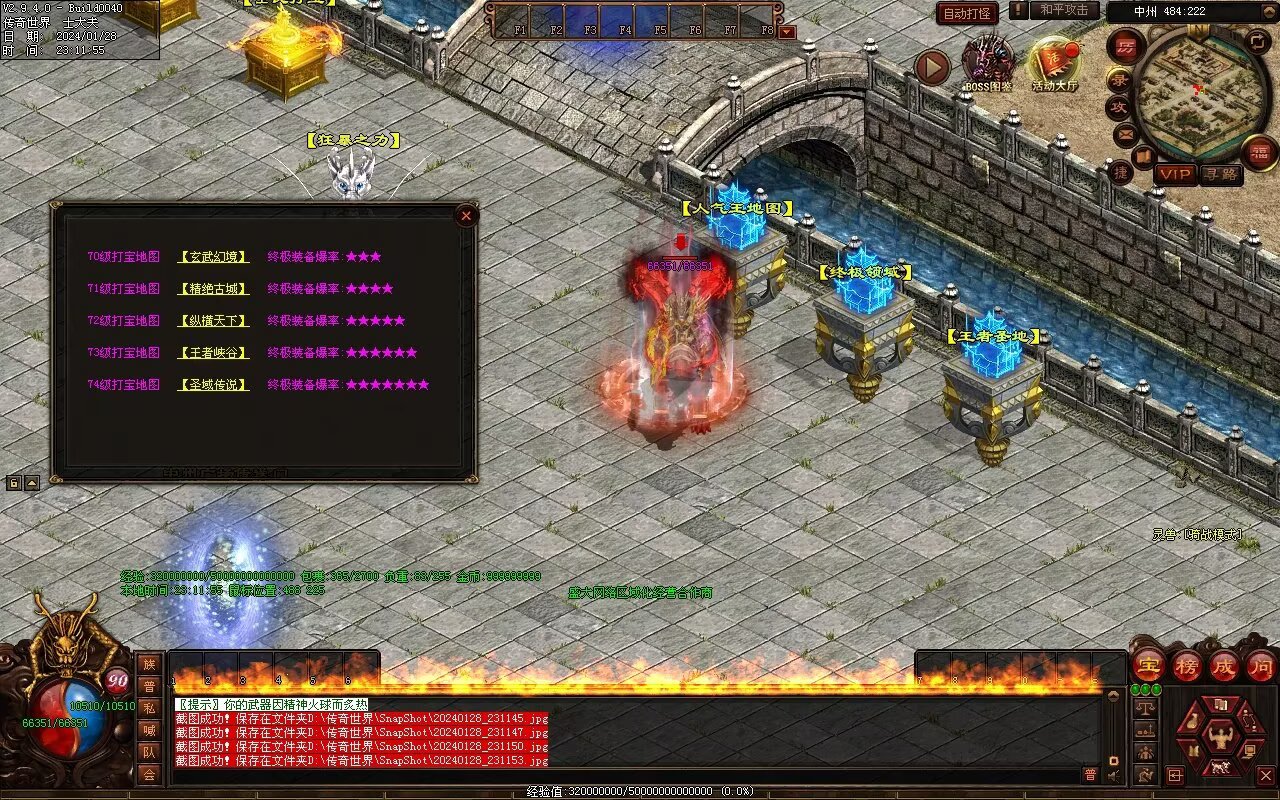Switch chat to the 私 private channel tab
Screen dimensions: 1280x800
point(149,708)
